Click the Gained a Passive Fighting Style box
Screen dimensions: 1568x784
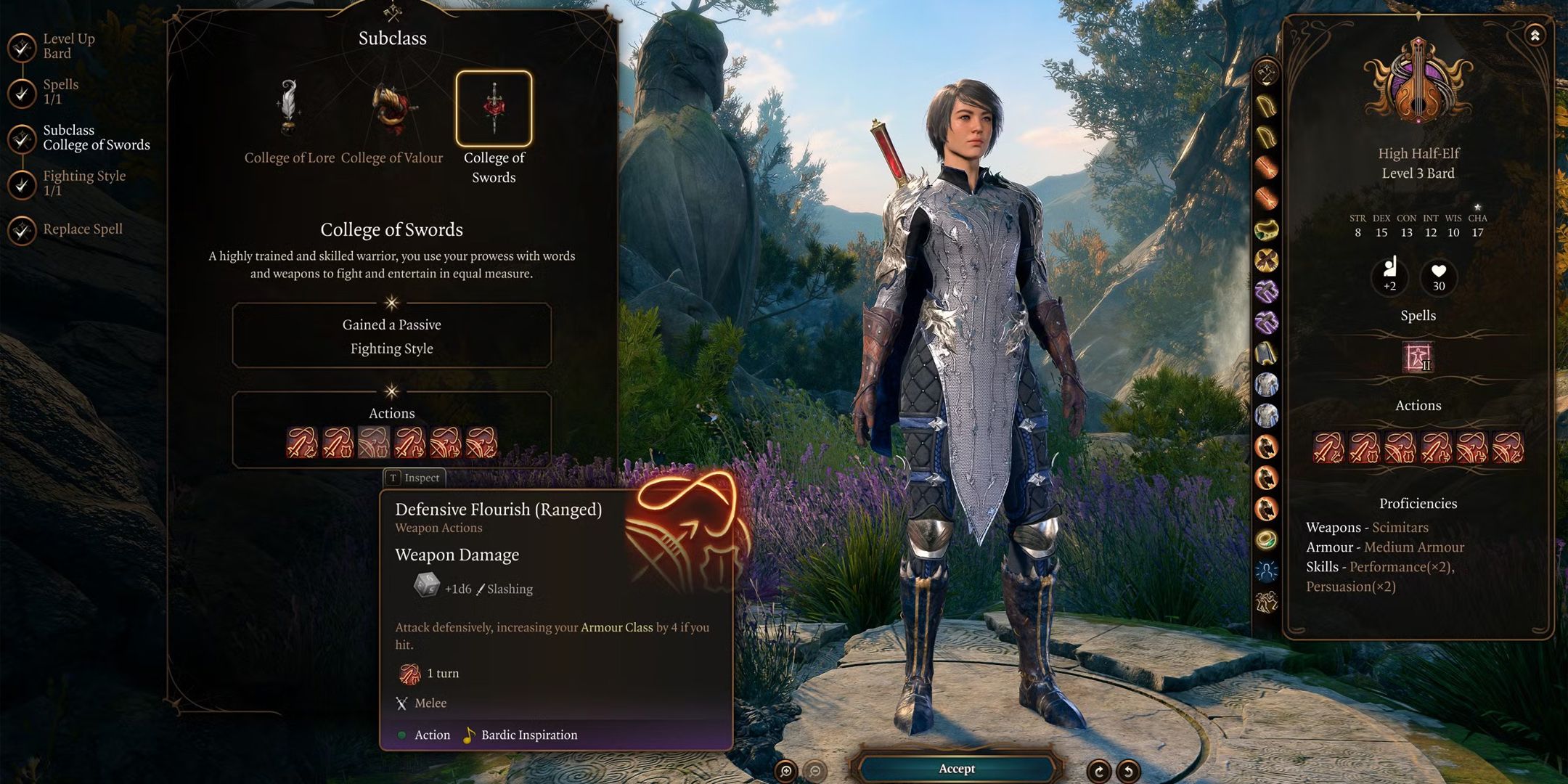pos(391,336)
